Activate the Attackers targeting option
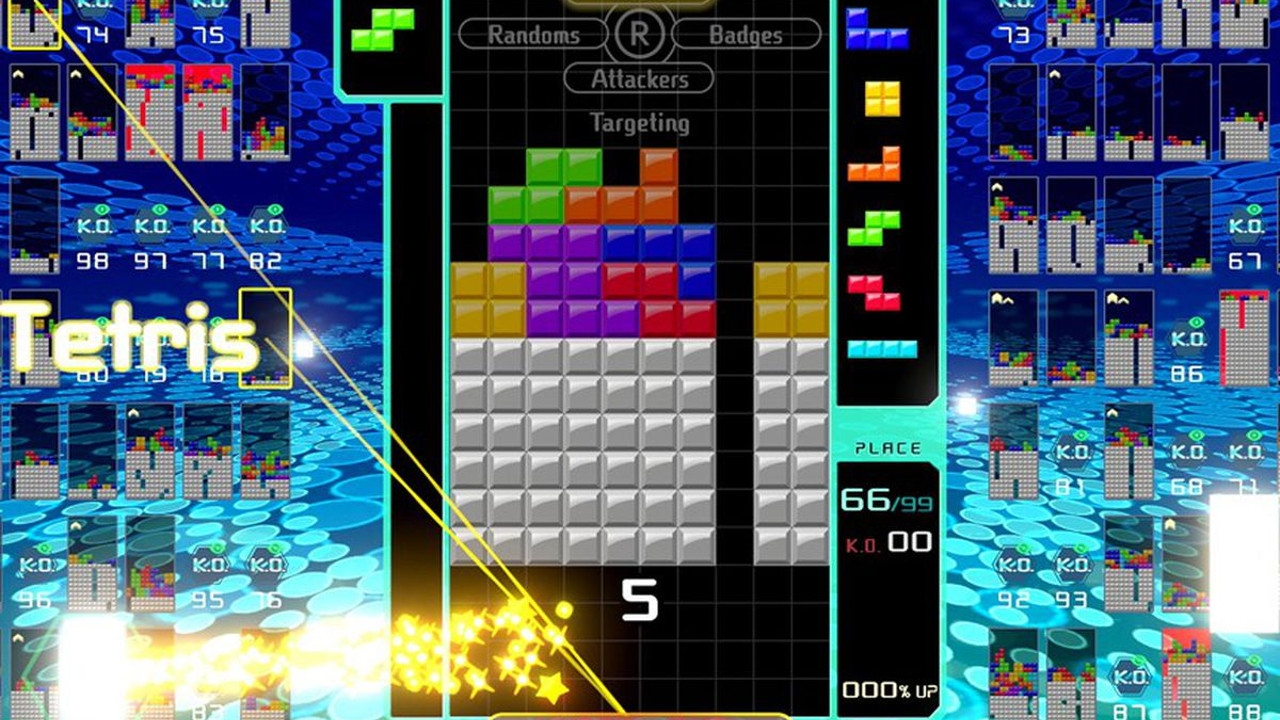 tap(638, 79)
